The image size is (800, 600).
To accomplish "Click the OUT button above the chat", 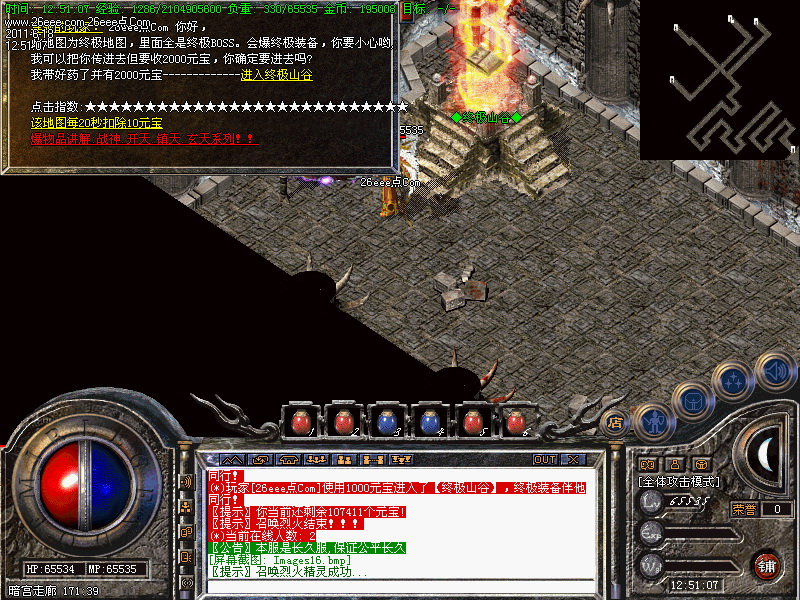I will pos(544,459).
